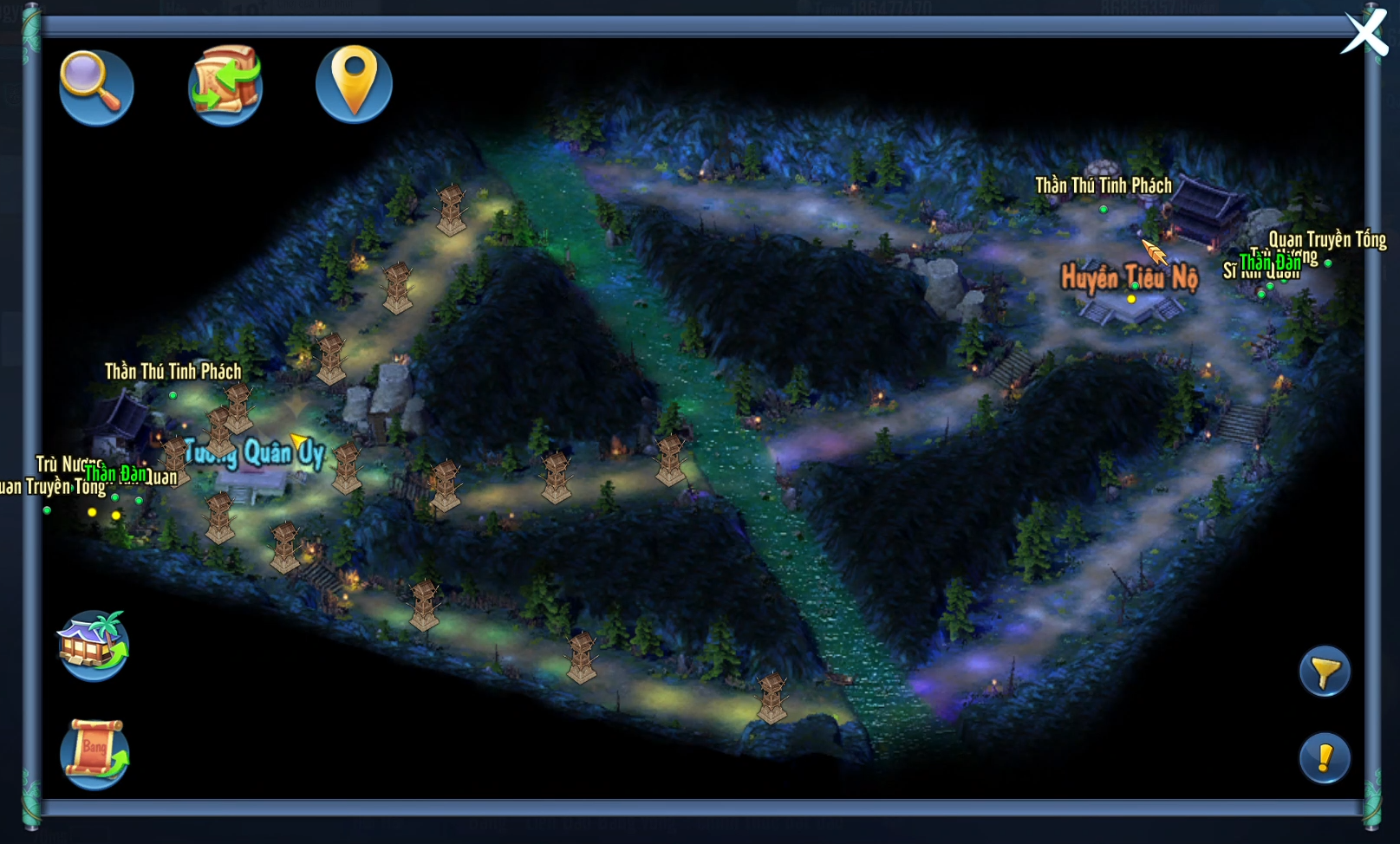The height and width of the screenshot is (844, 1400).
Task: Open the red Bang scroll icon
Action: pyautogui.click(x=94, y=753)
